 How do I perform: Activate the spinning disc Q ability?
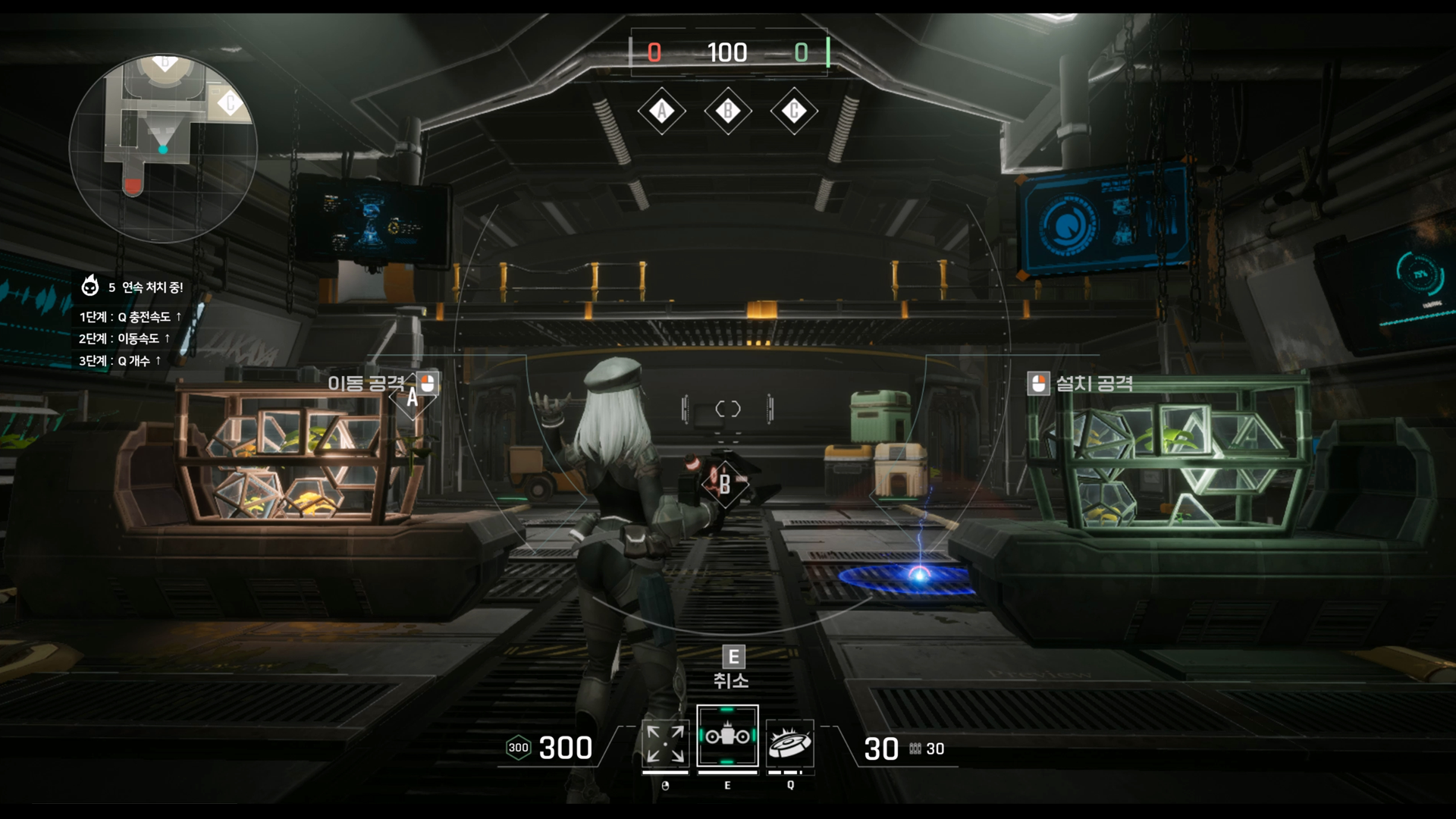click(790, 744)
